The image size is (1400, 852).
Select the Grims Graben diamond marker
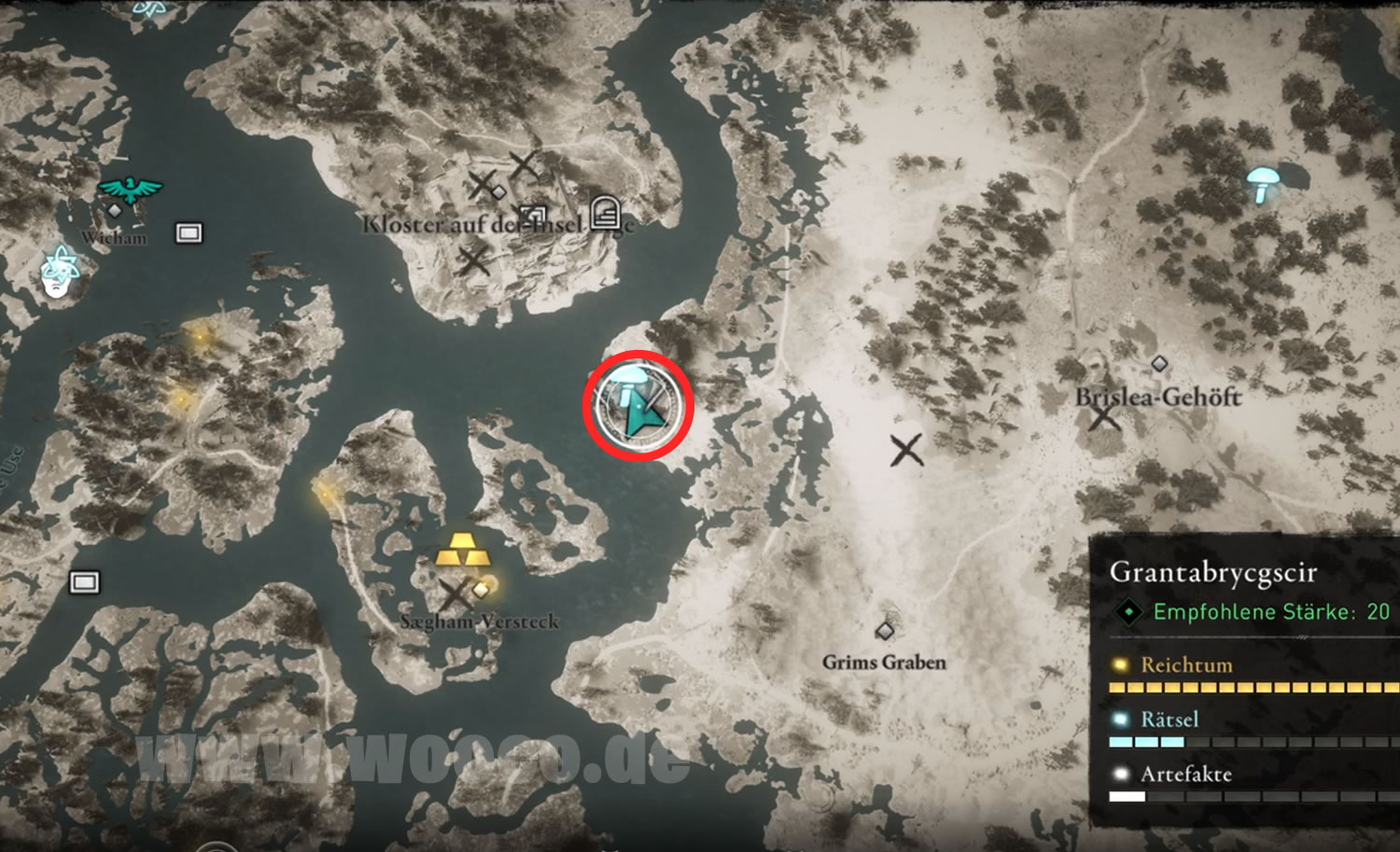click(x=884, y=632)
